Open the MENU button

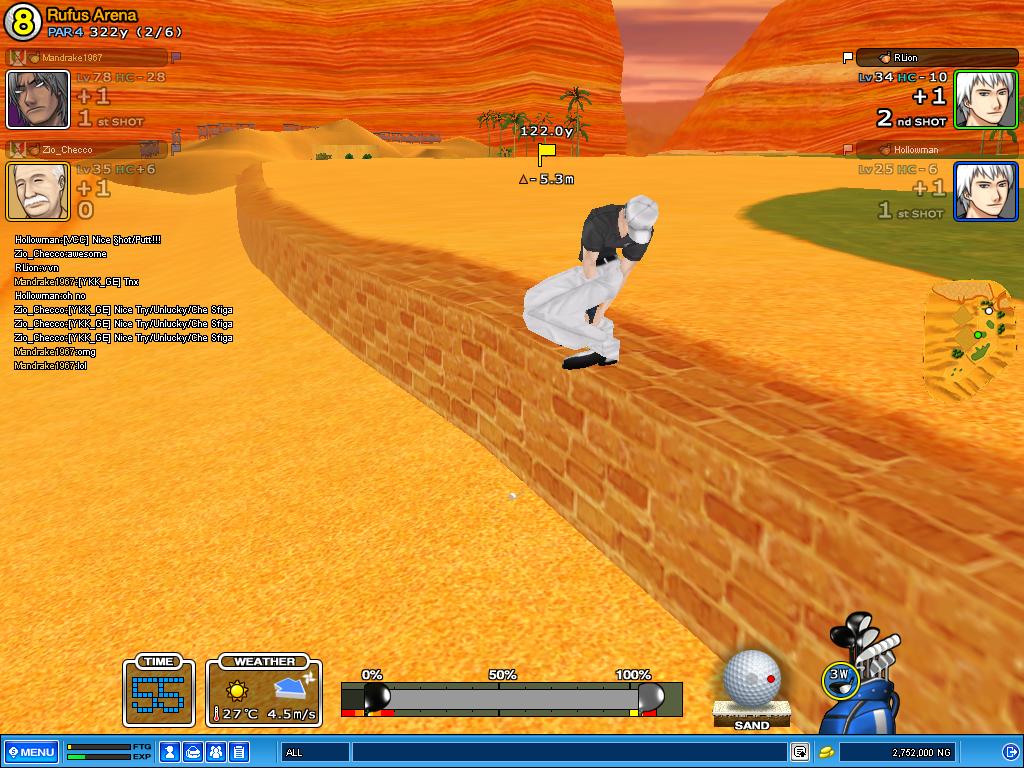click(x=30, y=752)
